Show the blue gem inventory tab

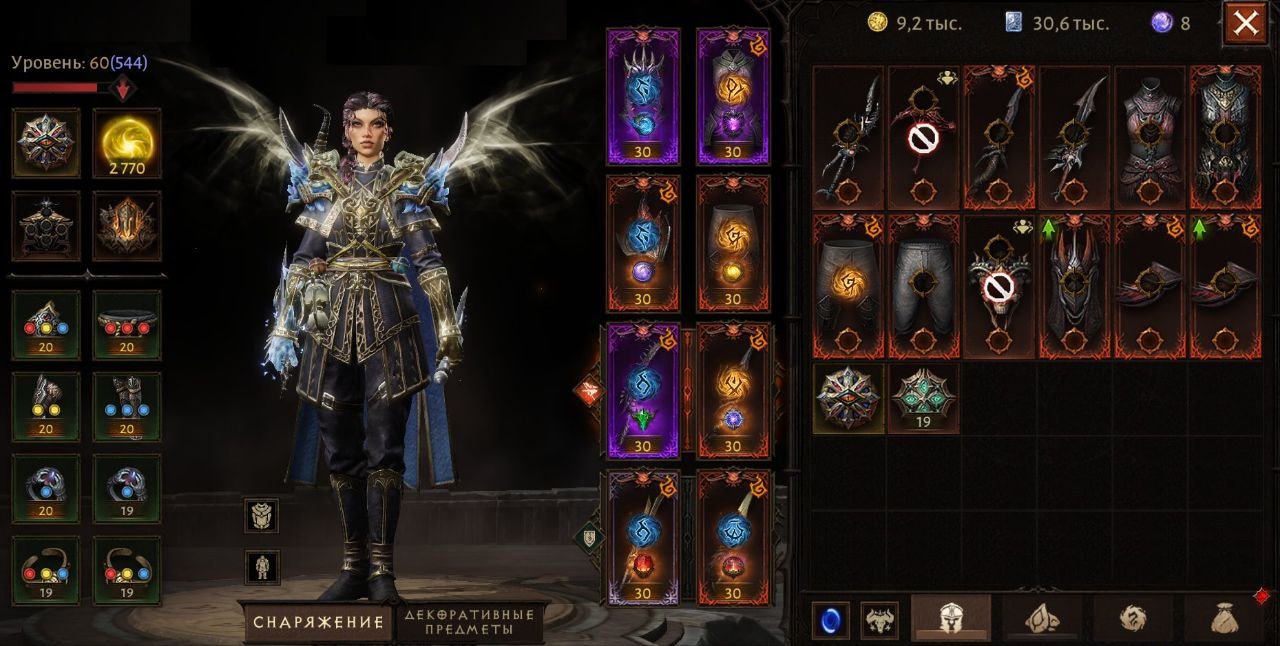pos(830,618)
